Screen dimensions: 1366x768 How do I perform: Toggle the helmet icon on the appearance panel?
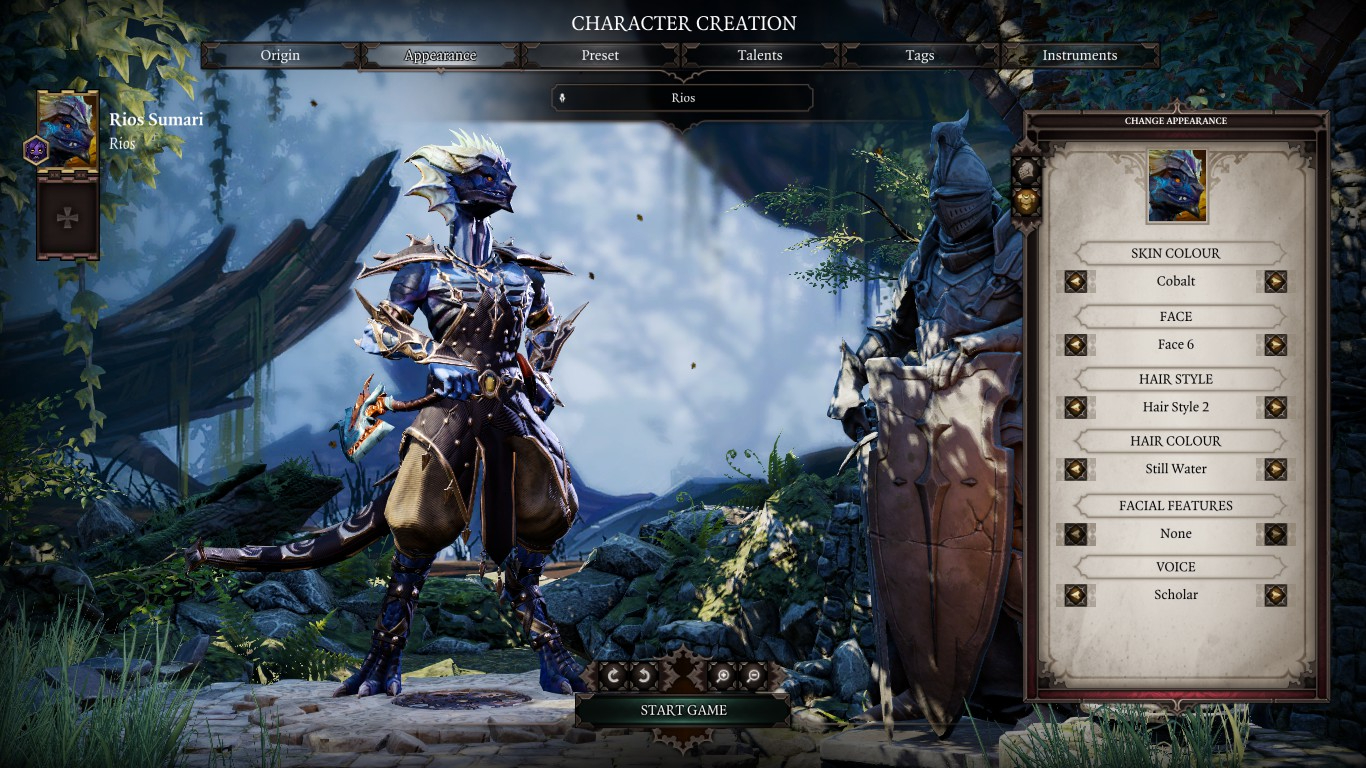(x=1027, y=170)
